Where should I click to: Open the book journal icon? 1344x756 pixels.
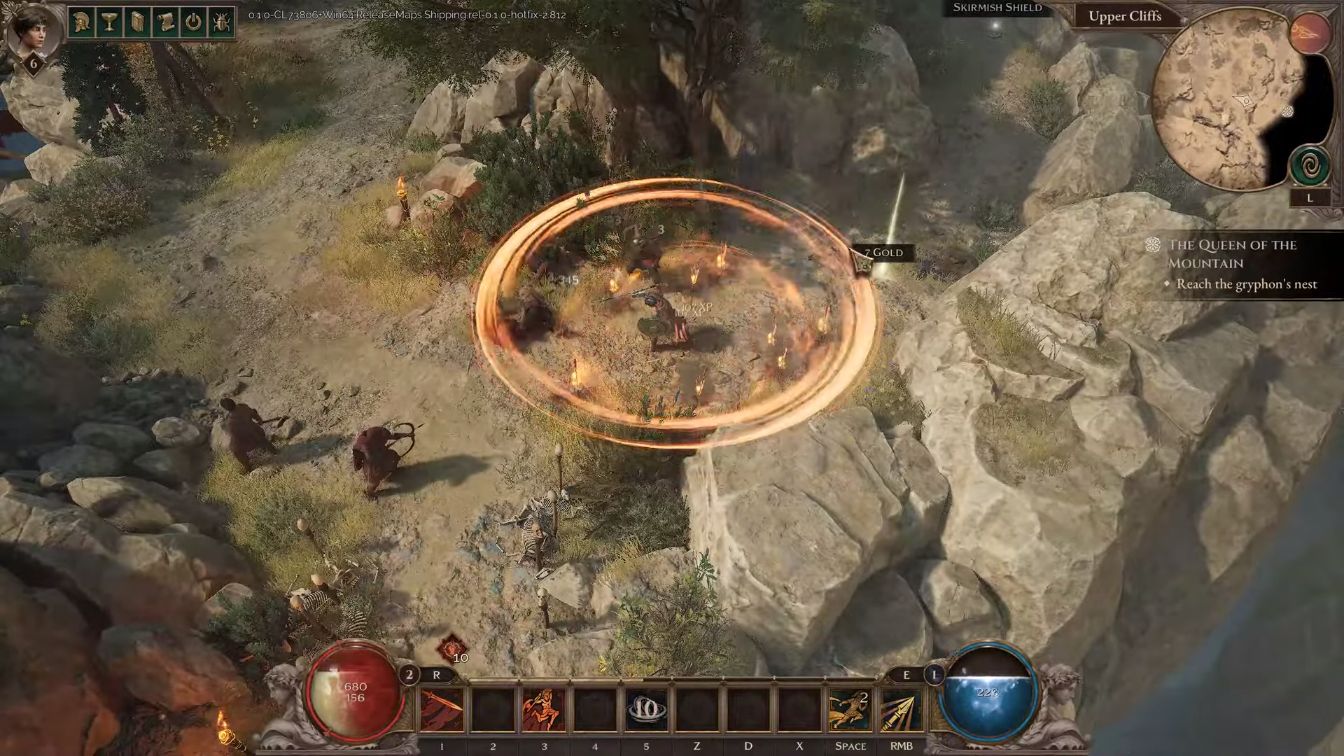click(138, 22)
